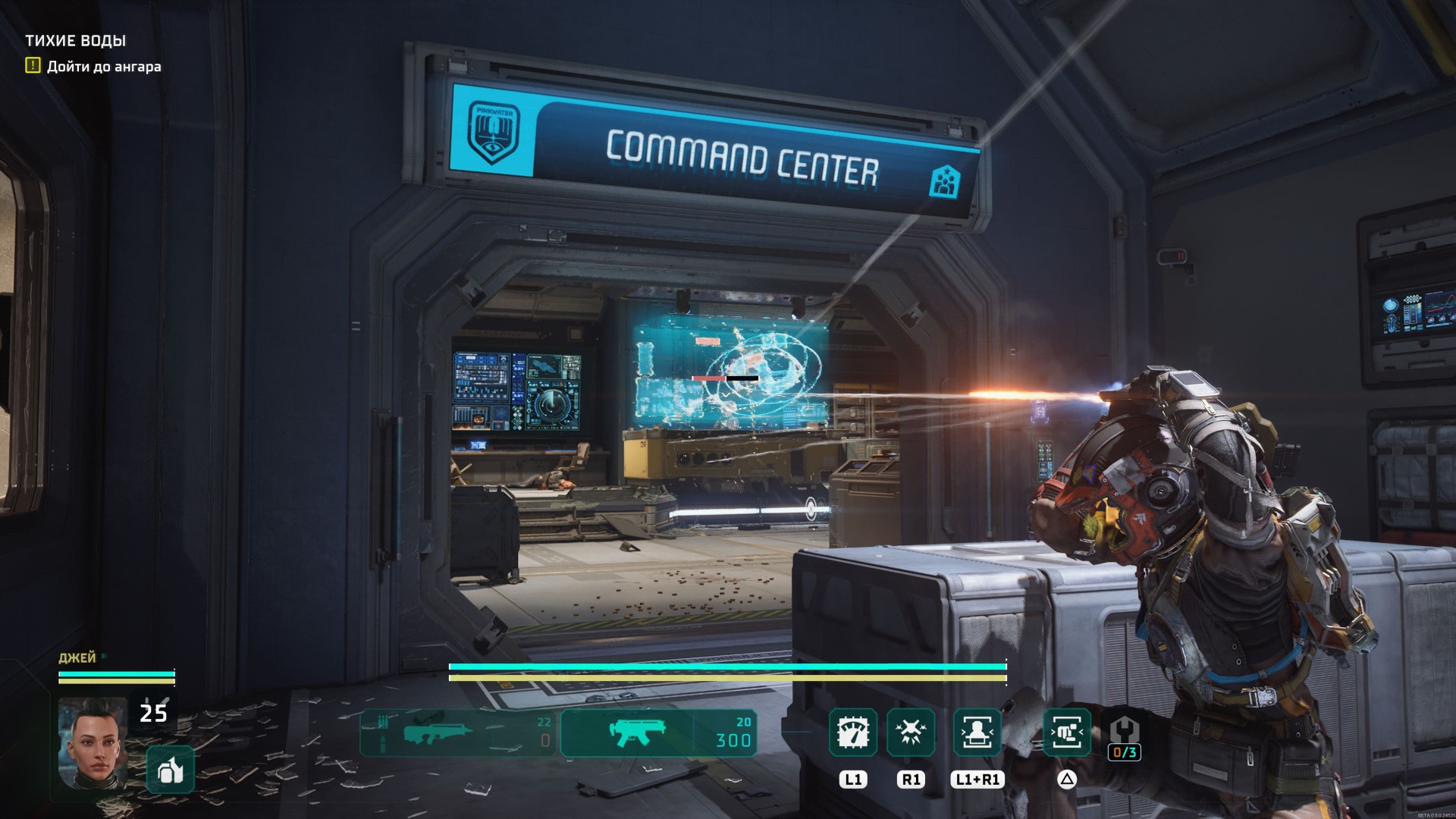Screen dimensions: 1456x819
Task: Activate the pointing hand scan ability
Action: pos(1067,733)
